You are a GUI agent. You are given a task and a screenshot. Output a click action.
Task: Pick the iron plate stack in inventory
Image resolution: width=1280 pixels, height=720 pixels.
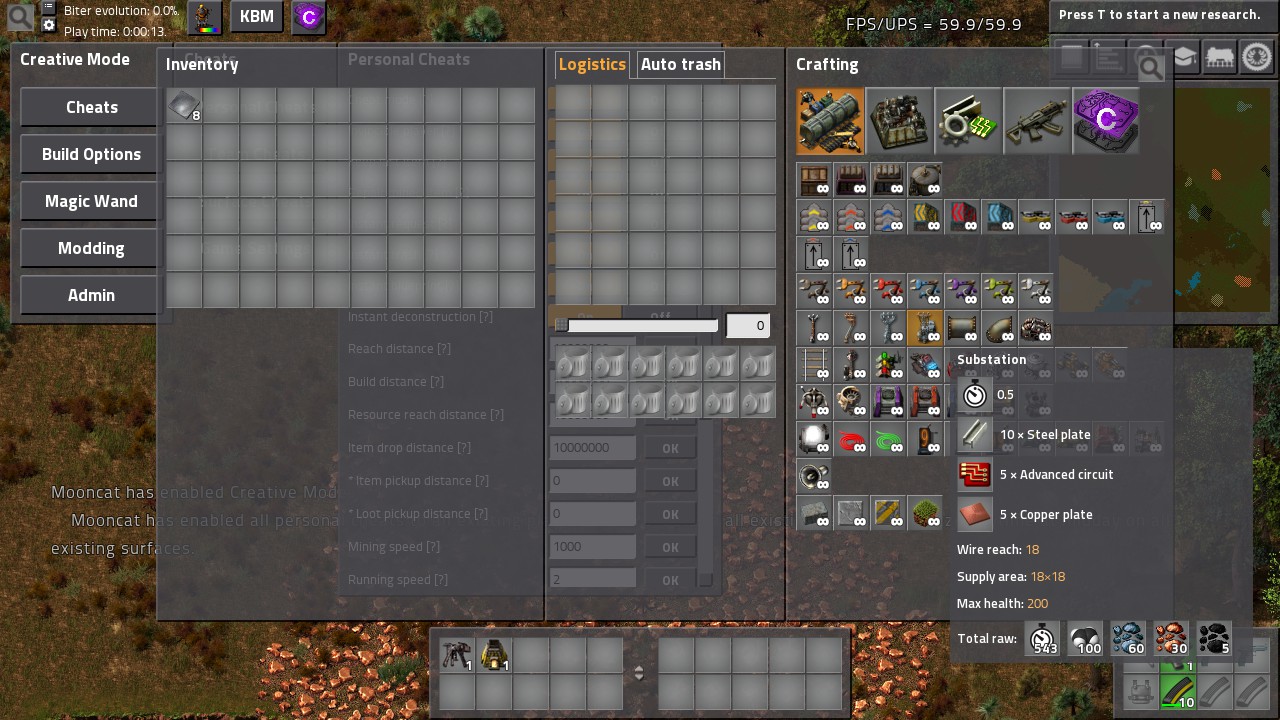[x=184, y=105]
